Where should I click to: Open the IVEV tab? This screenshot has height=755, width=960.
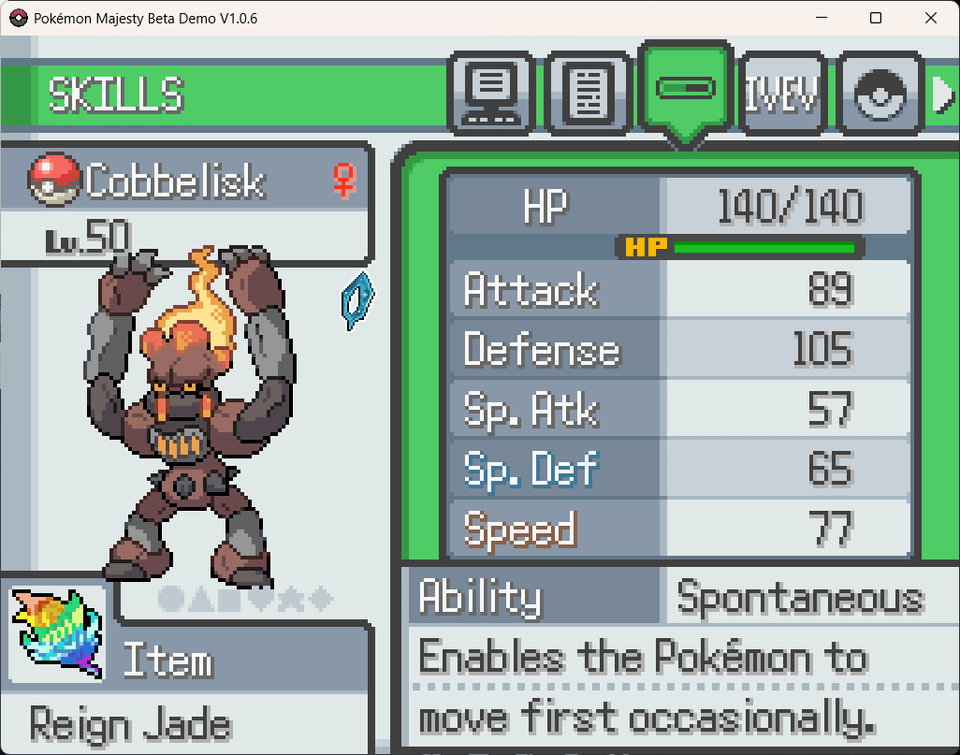[781, 94]
